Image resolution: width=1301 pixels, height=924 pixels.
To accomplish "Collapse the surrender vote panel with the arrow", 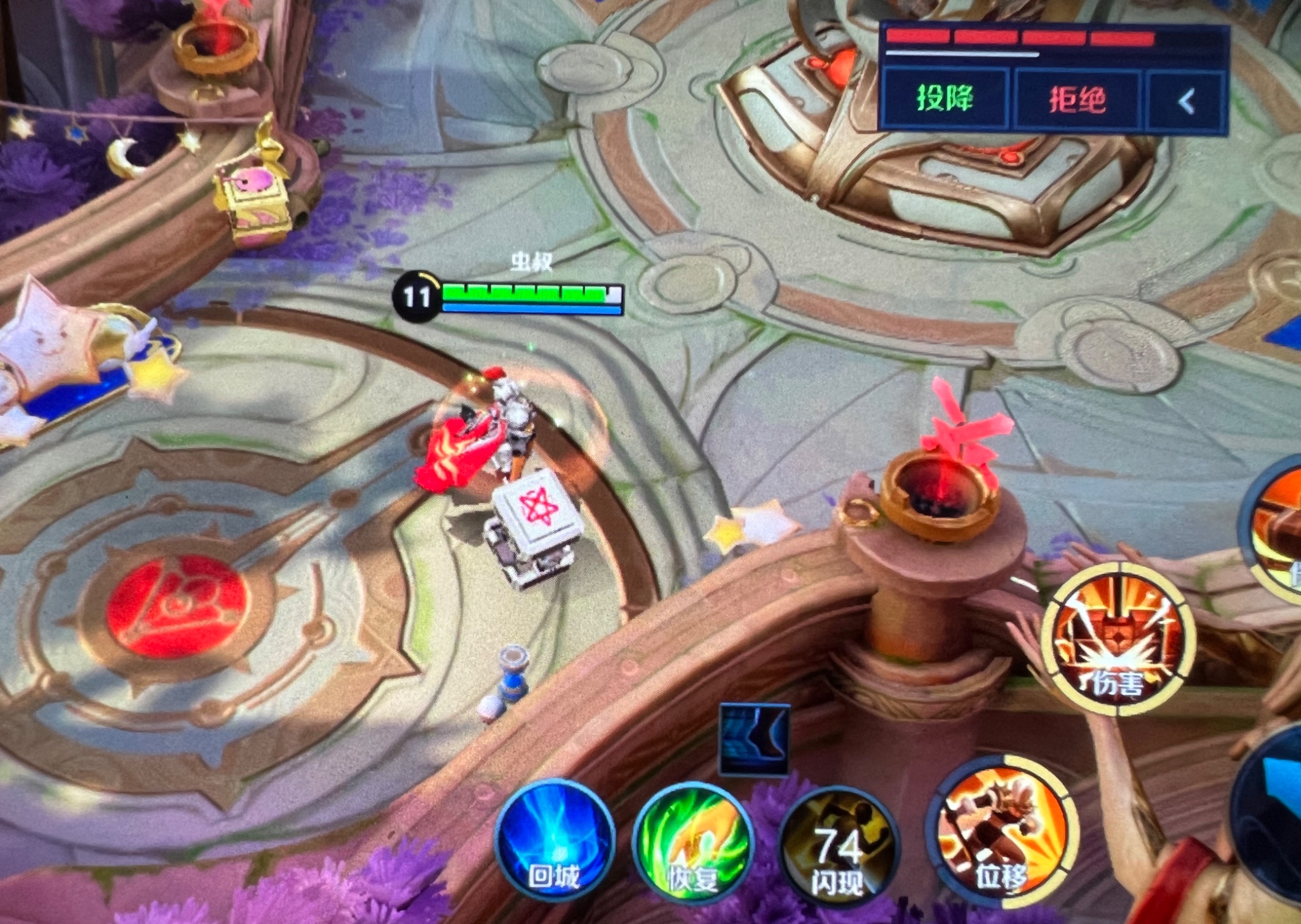I will tap(1186, 102).
